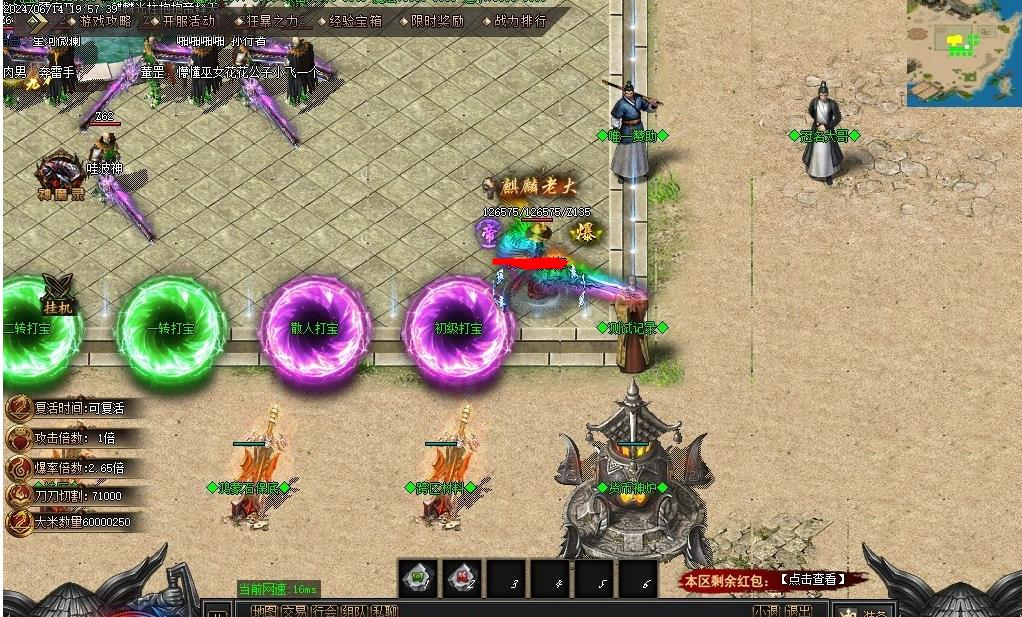The width and height of the screenshot is (1022, 617).
Task: Click the minimap in the corner
Action: coord(963,52)
